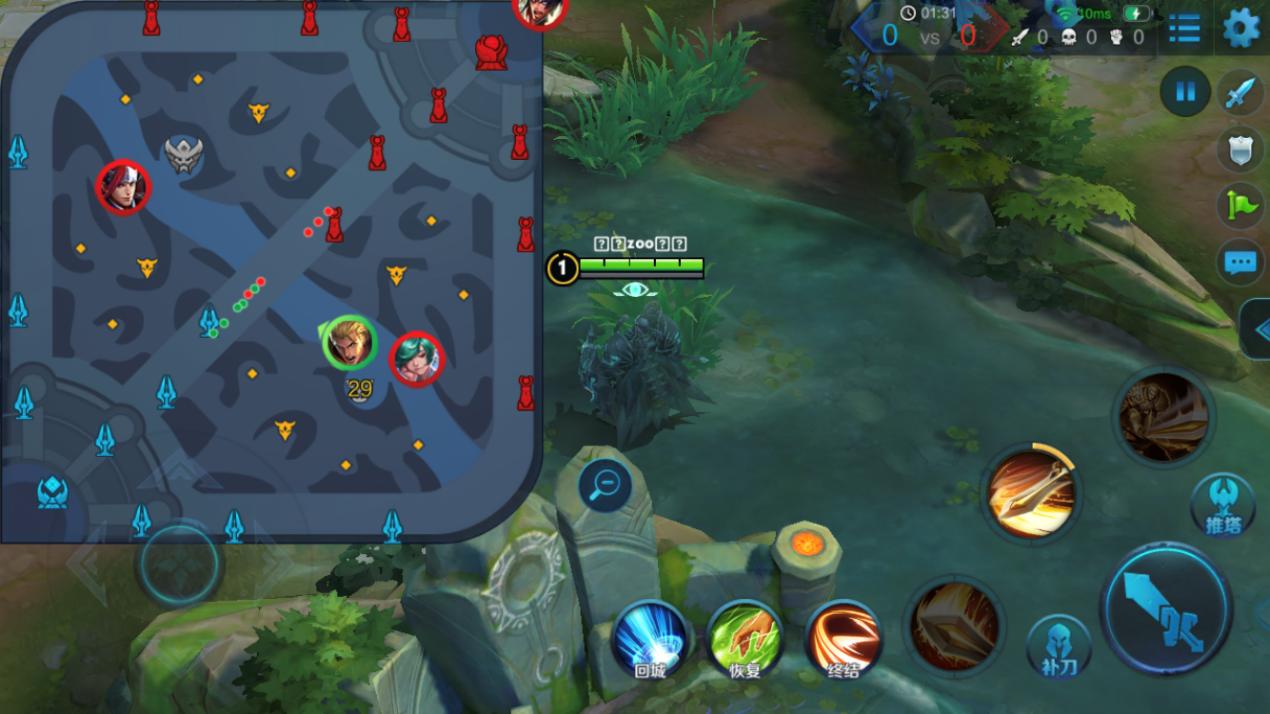The width and height of the screenshot is (1270, 714).
Task: Select the green-haired enemy portrait on minimap
Action: [x=416, y=358]
